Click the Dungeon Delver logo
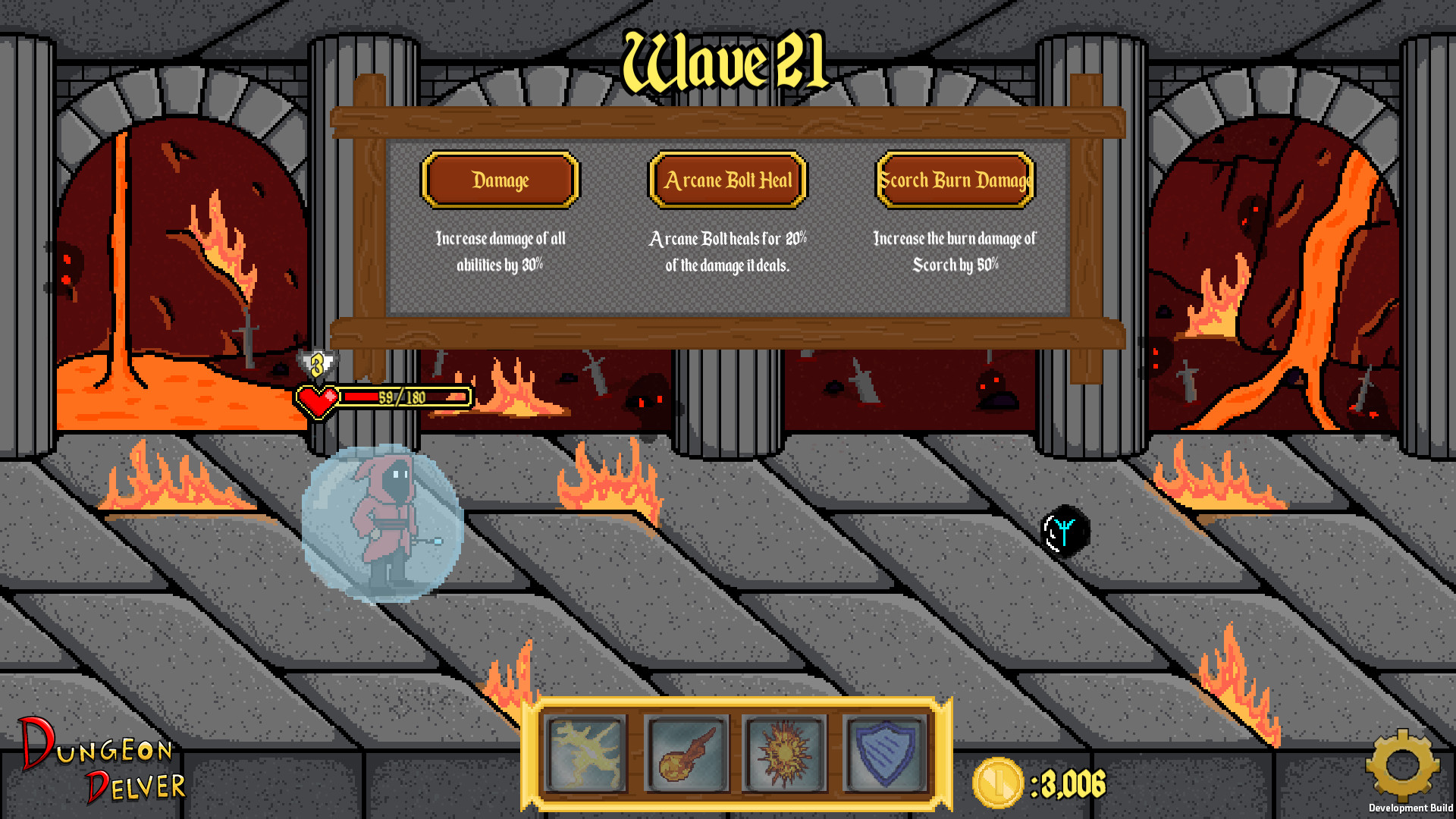The width and height of the screenshot is (1456, 819). pos(99,766)
